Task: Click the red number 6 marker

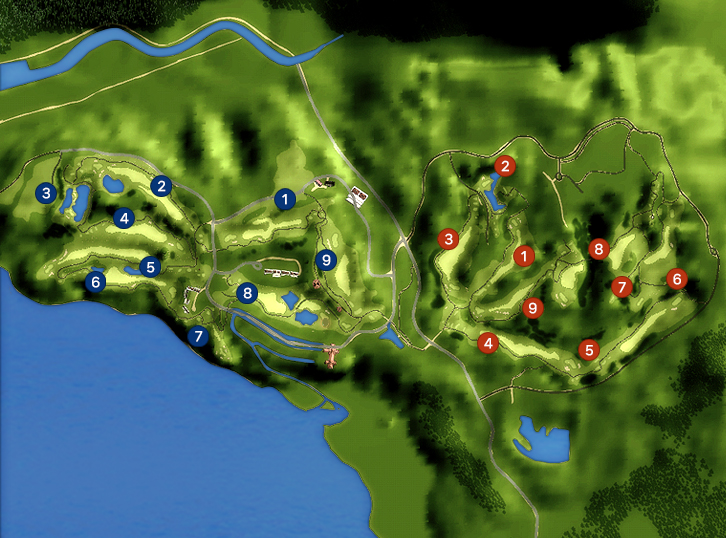Action: [x=677, y=279]
